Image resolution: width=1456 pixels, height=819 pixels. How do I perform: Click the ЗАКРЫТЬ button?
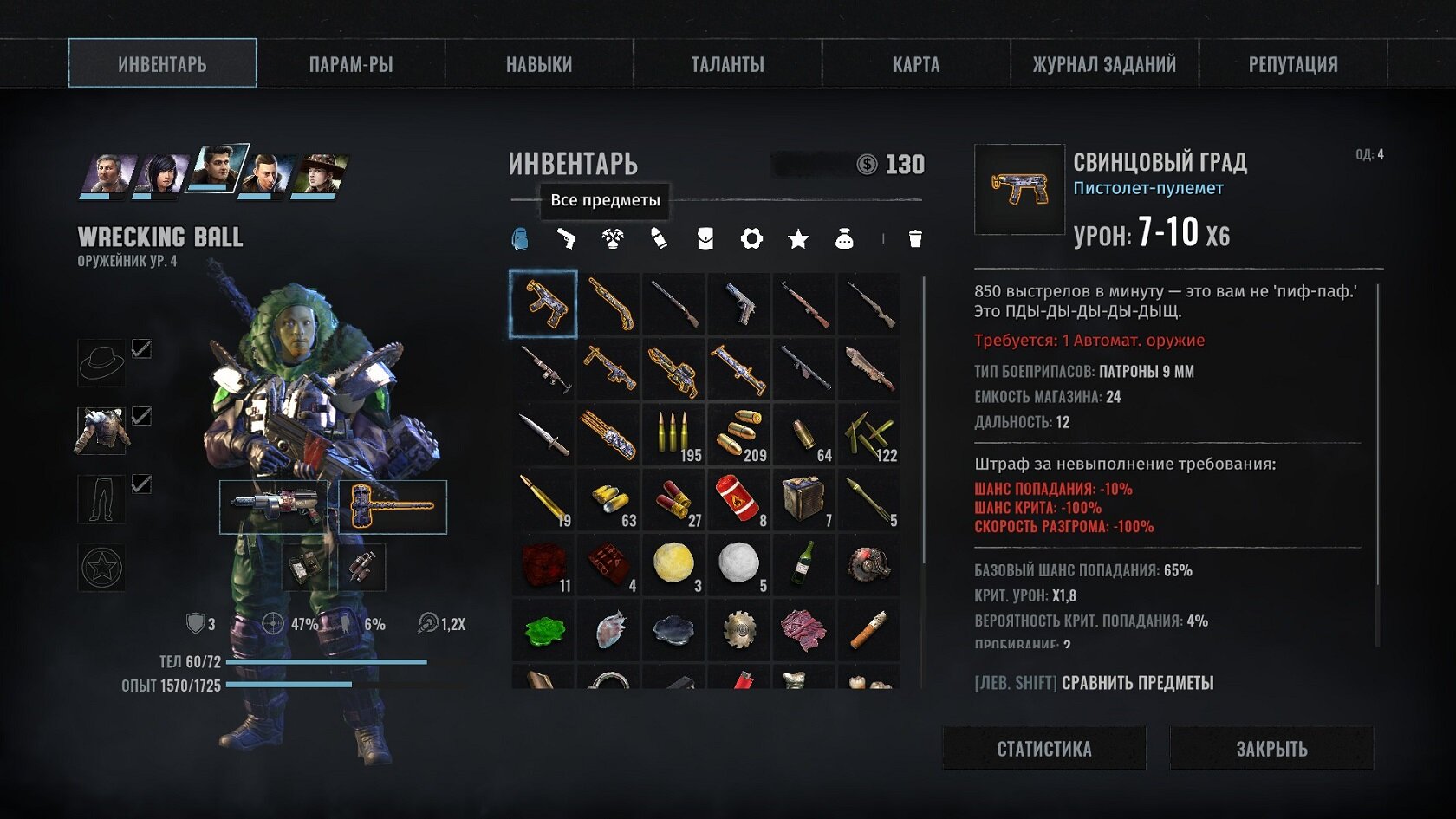click(1271, 749)
